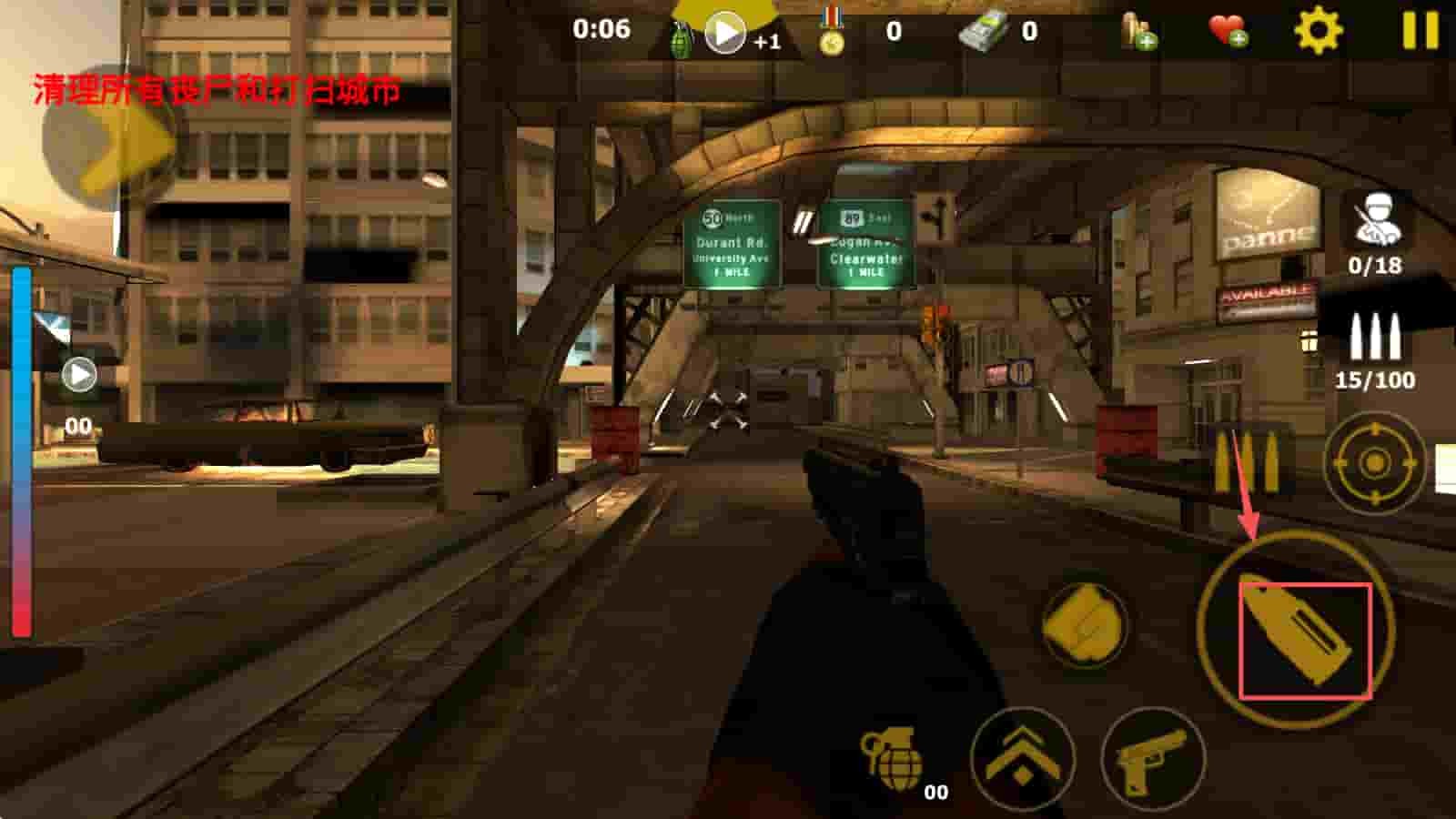The height and width of the screenshot is (819, 1456).
Task: Use the yellow melee fist button
Action: coord(1084,624)
